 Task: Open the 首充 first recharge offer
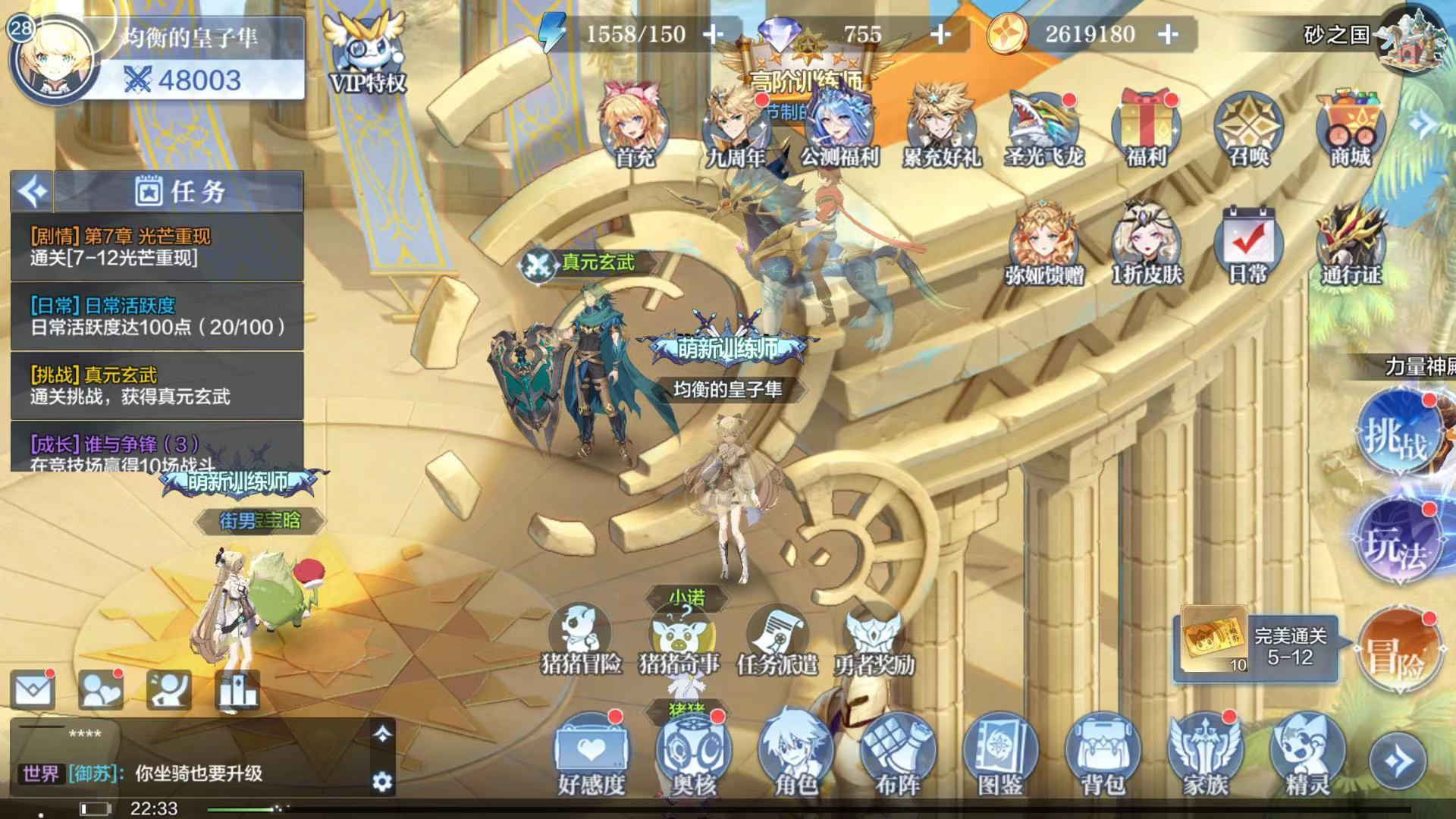click(633, 125)
